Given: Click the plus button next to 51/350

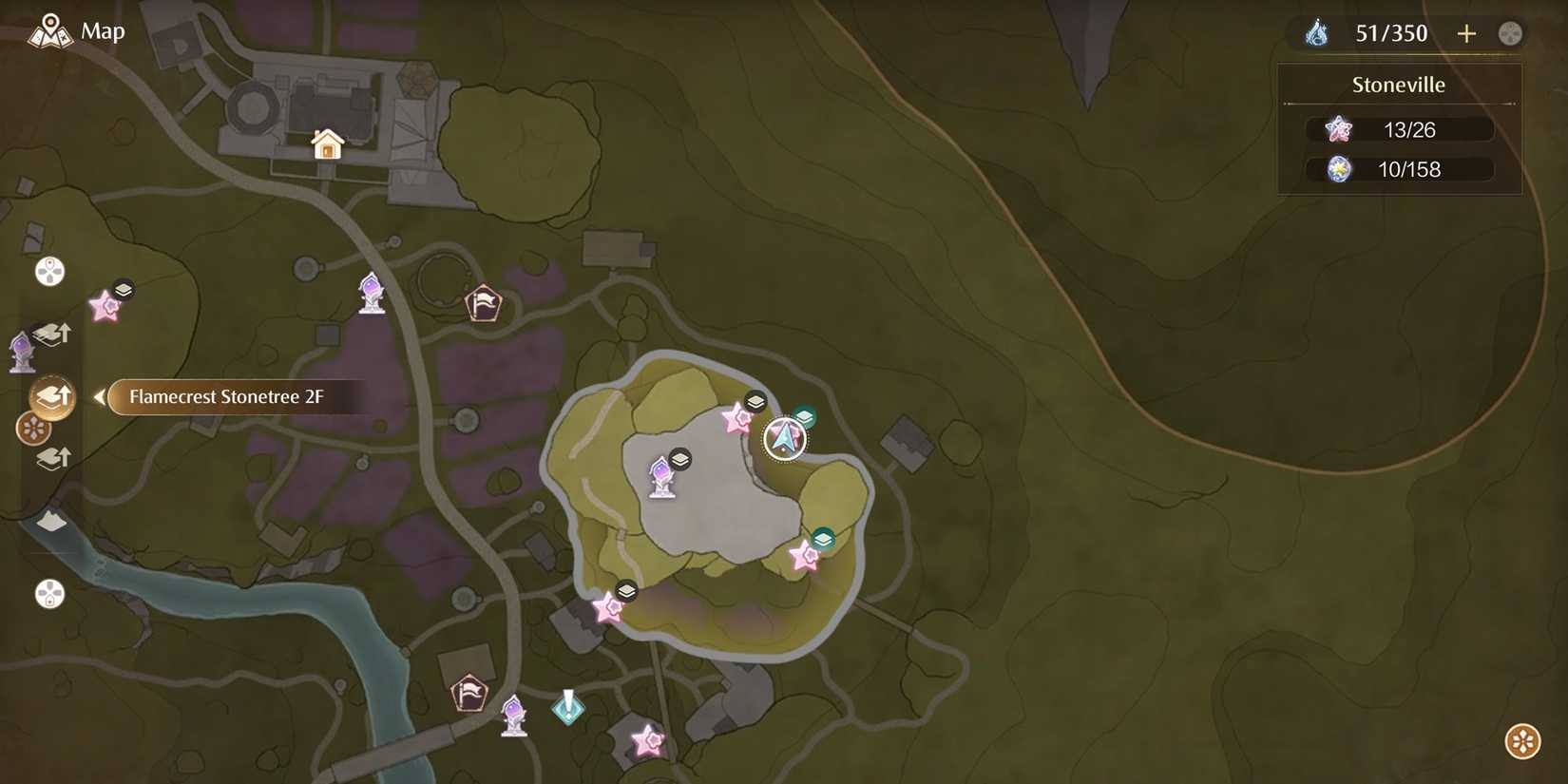Looking at the screenshot, I should point(1466,33).
